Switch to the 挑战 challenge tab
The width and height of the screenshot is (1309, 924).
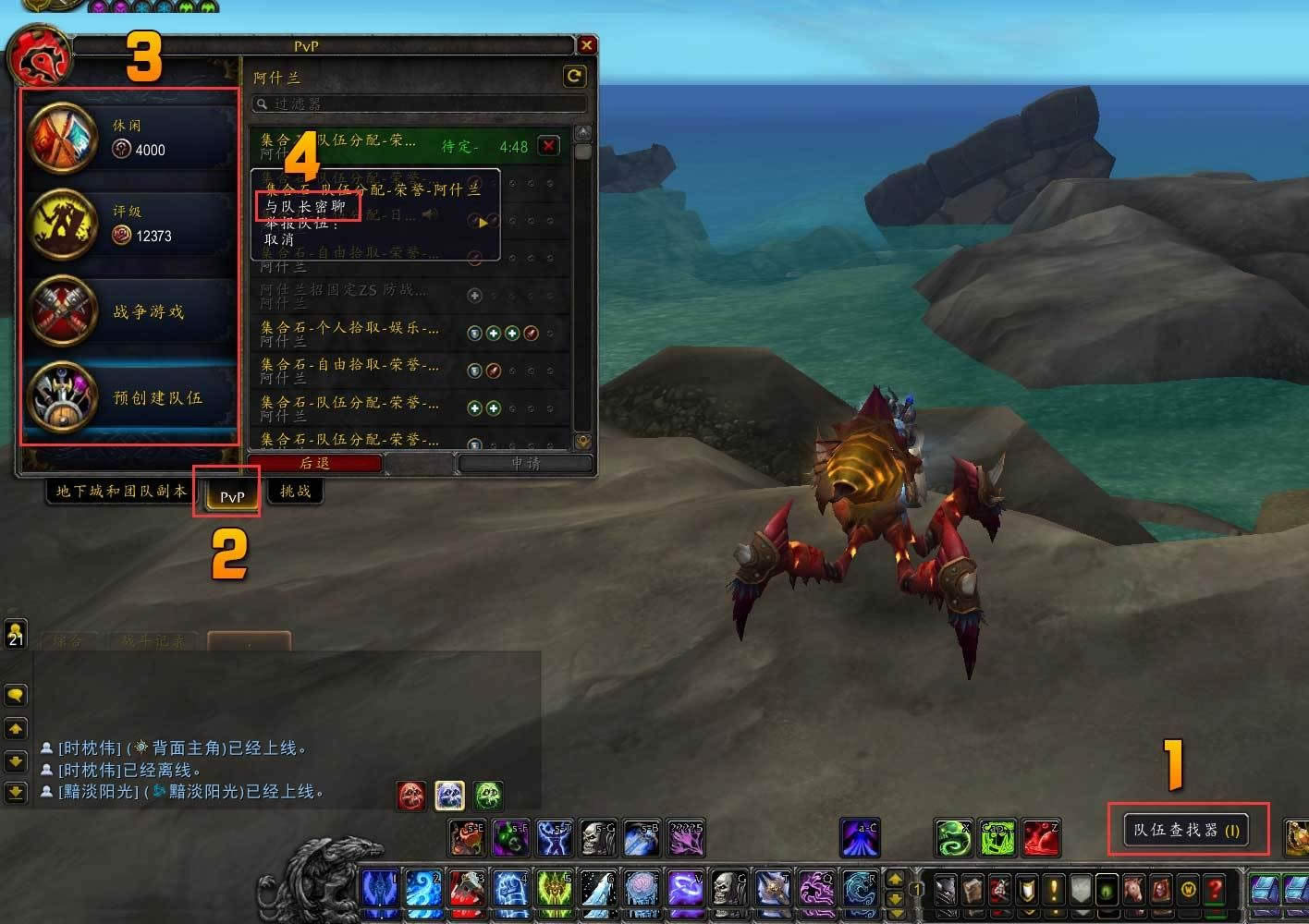295,491
